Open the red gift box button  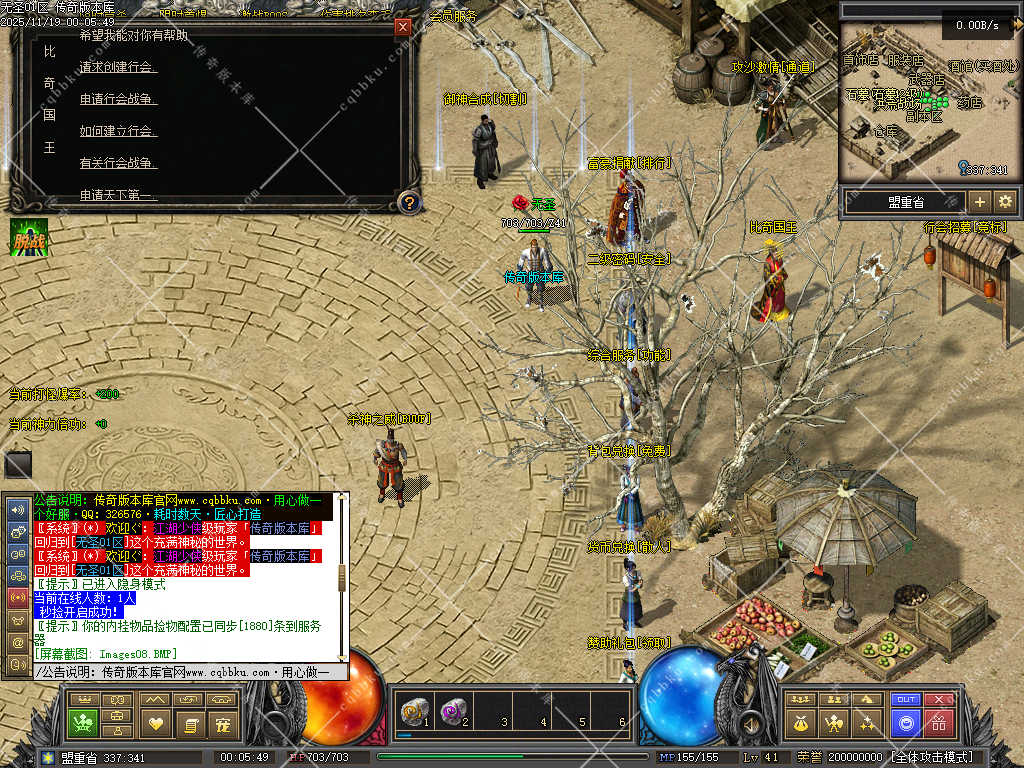point(938,723)
